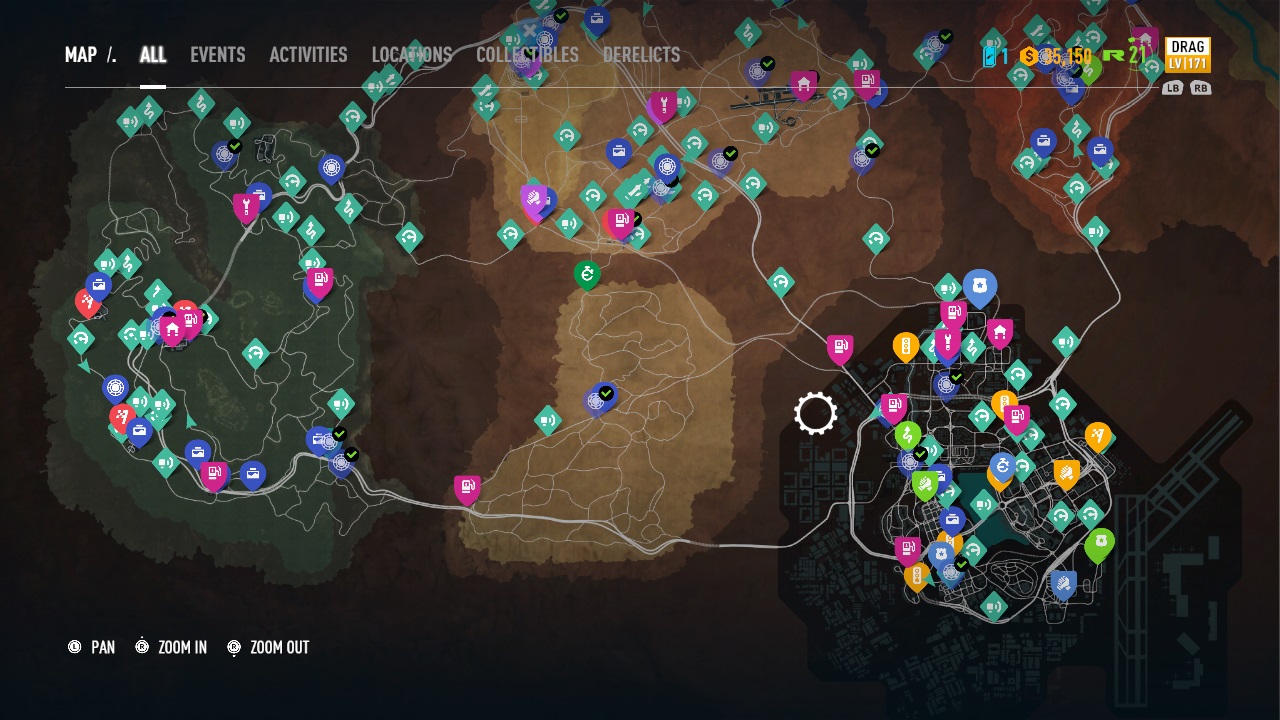Click the large light-blue police badge marker
1280x720 pixels.
coord(980,287)
